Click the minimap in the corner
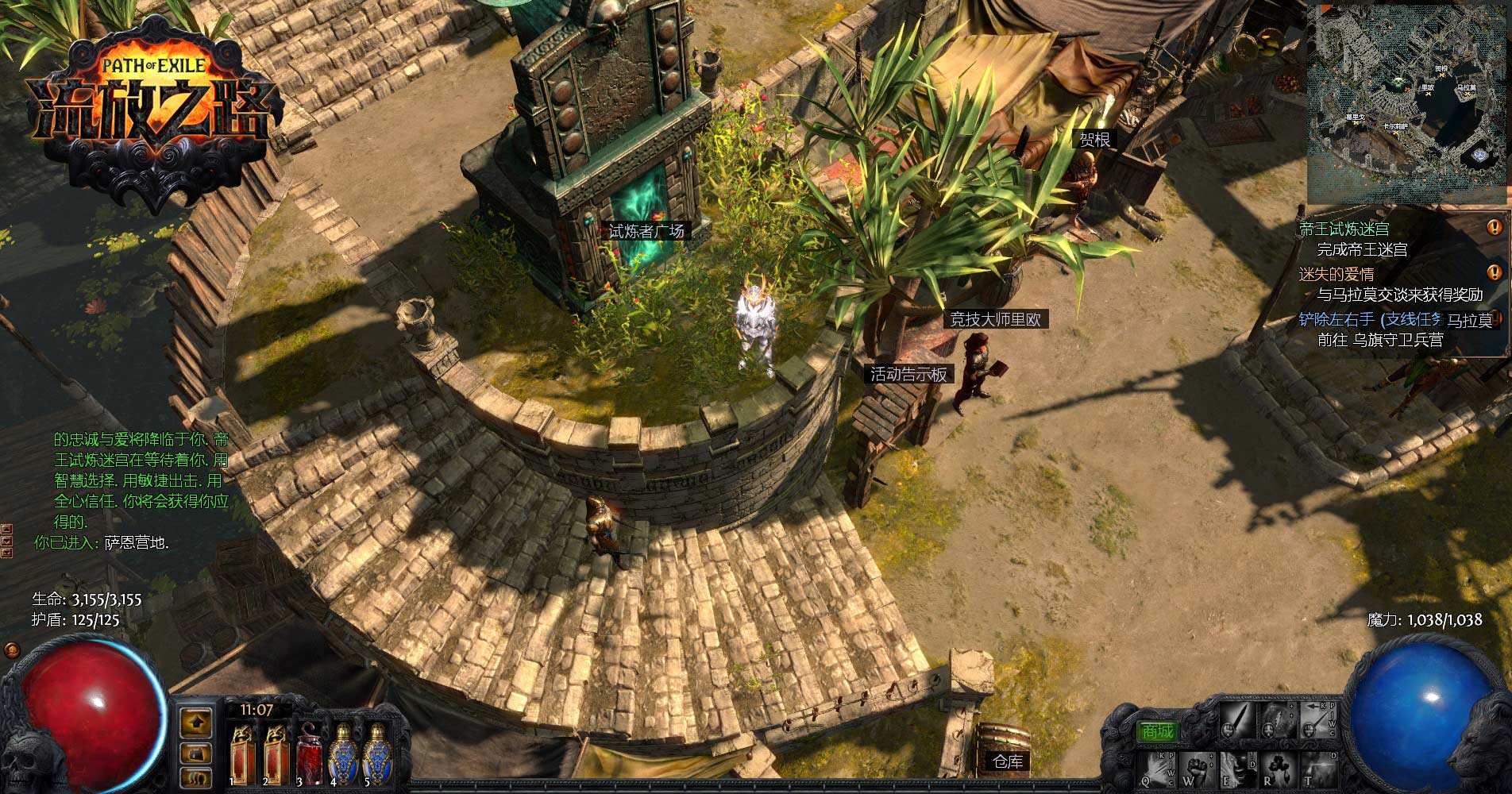The height and width of the screenshot is (794, 1512). (1408, 103)
